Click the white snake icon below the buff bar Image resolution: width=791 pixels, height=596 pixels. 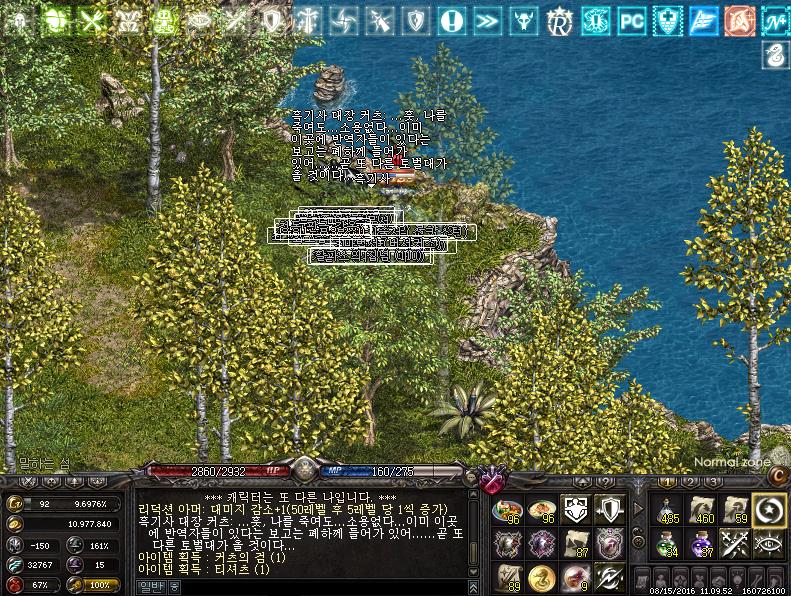[x=774, y=57]
